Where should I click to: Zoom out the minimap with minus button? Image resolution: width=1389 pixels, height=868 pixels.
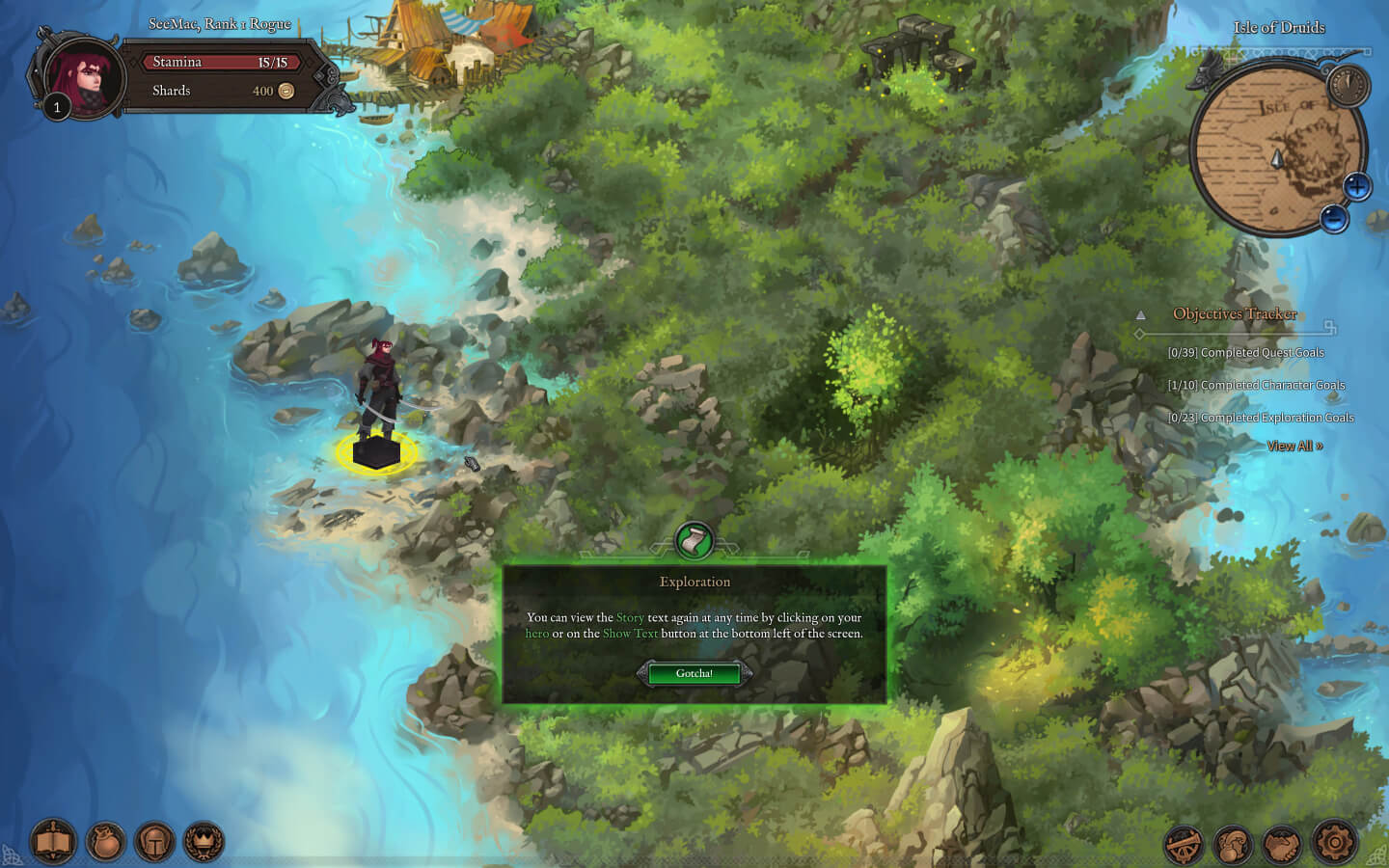[x=1334, y=219]
